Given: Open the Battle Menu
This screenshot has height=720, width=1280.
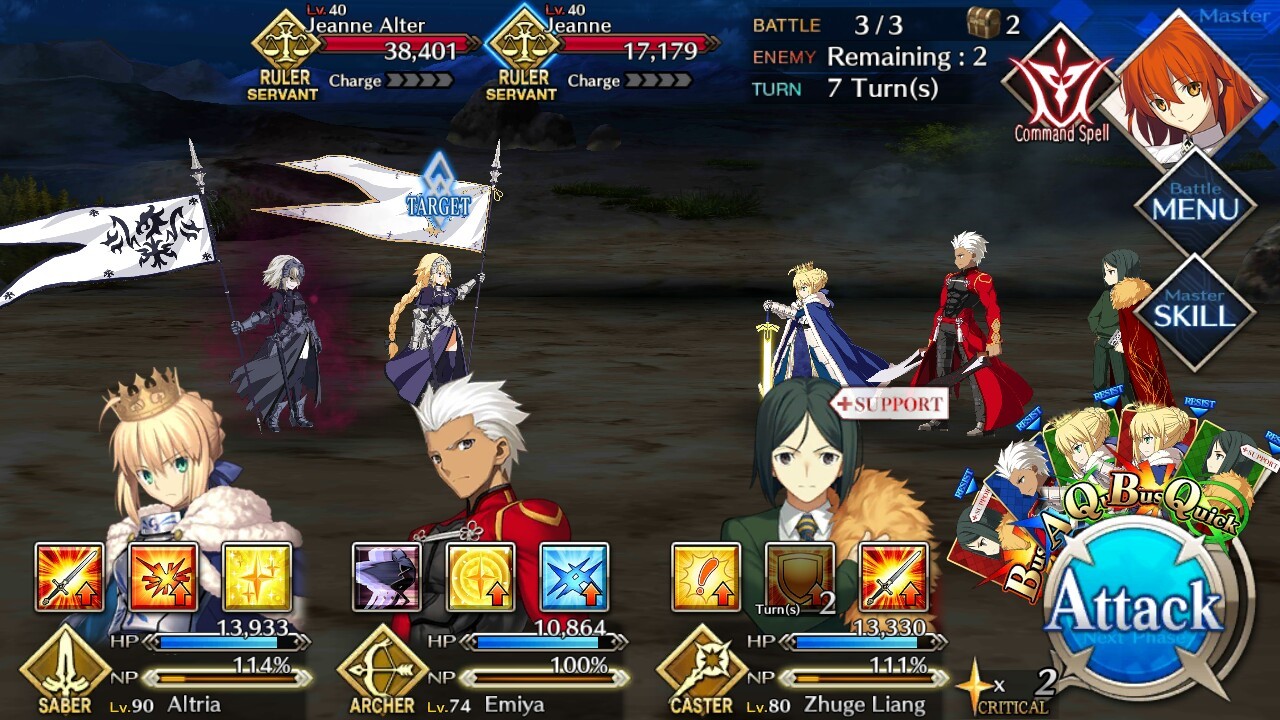Looking at the screenshot, I should tap(1194, 206).
